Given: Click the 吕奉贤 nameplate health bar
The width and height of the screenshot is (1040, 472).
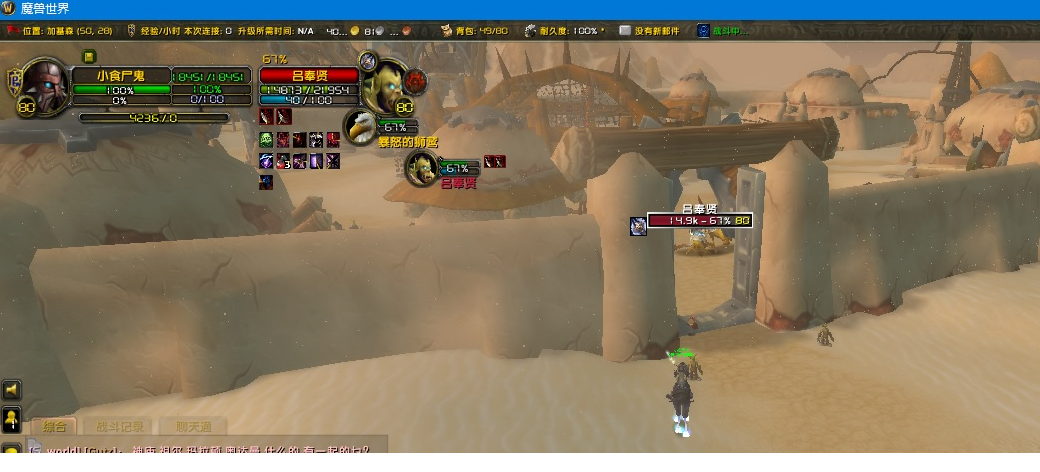Looking at the screenshot, I should tap(699, 220).
